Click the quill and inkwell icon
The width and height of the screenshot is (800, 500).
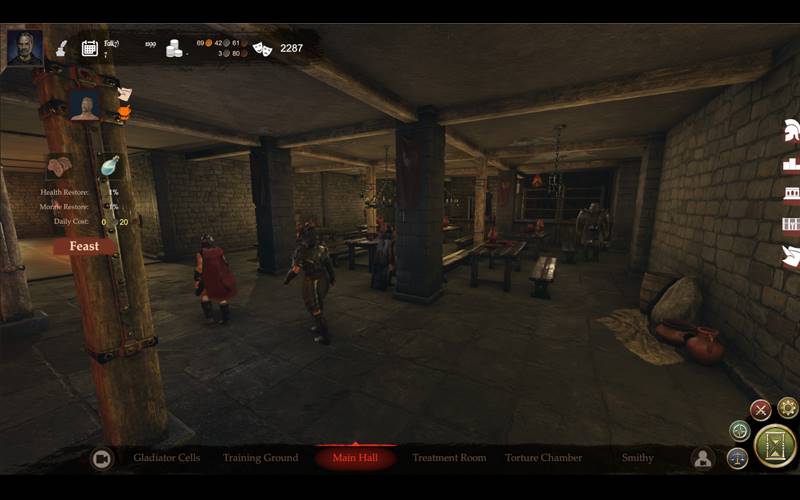[60, 47]
